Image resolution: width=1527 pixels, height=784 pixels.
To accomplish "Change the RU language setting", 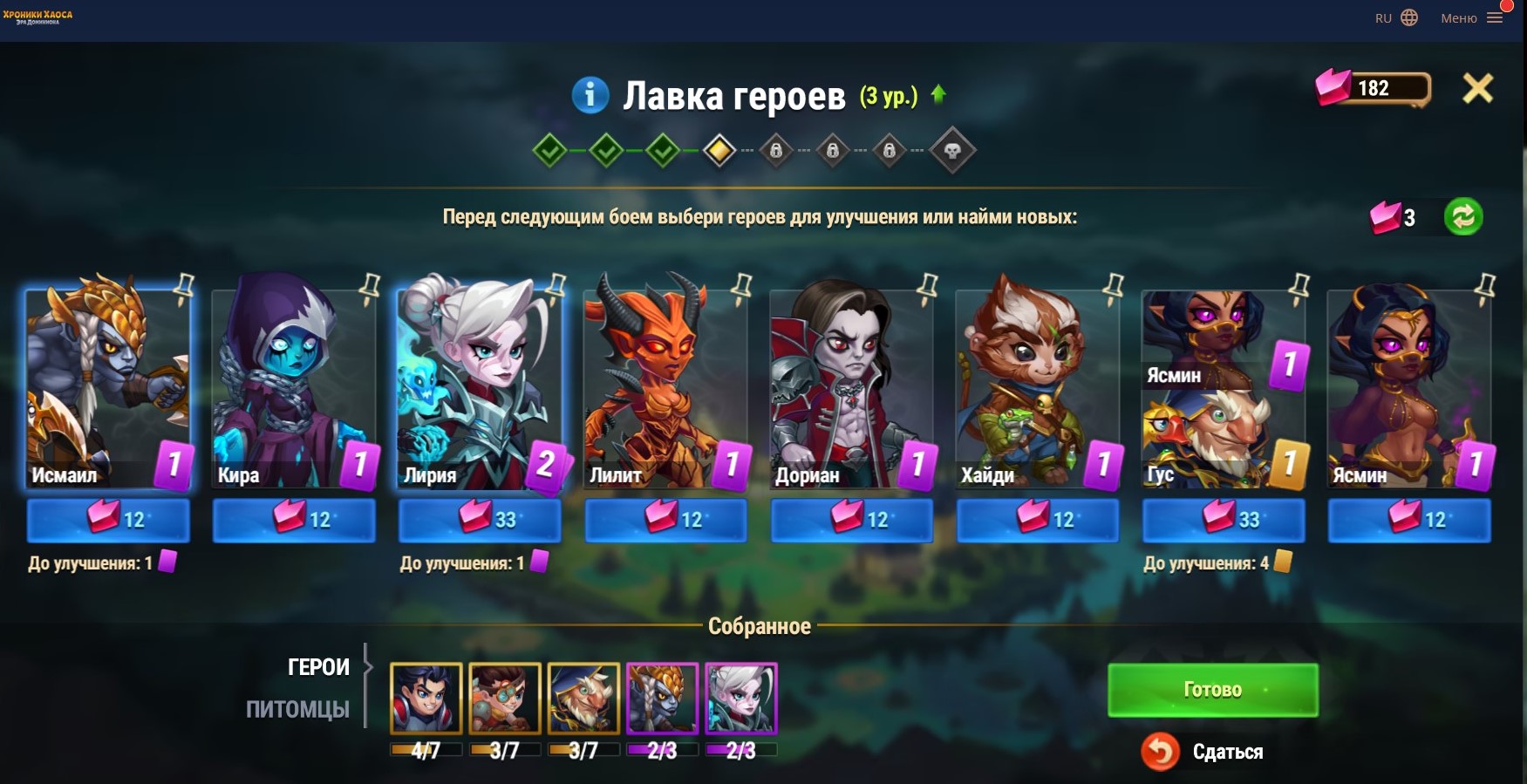I will click(x=1396, y=18).
